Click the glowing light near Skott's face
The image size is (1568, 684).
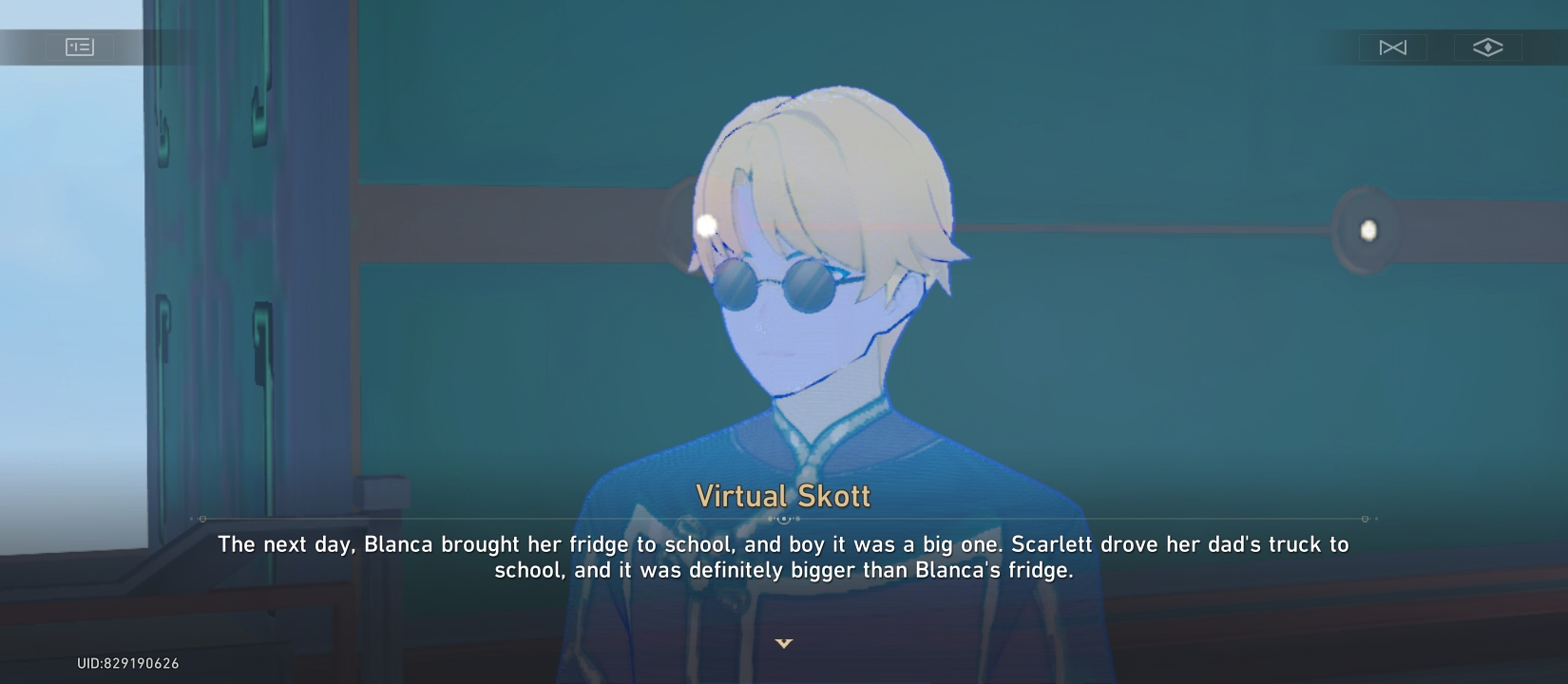(x=705, y=223)
